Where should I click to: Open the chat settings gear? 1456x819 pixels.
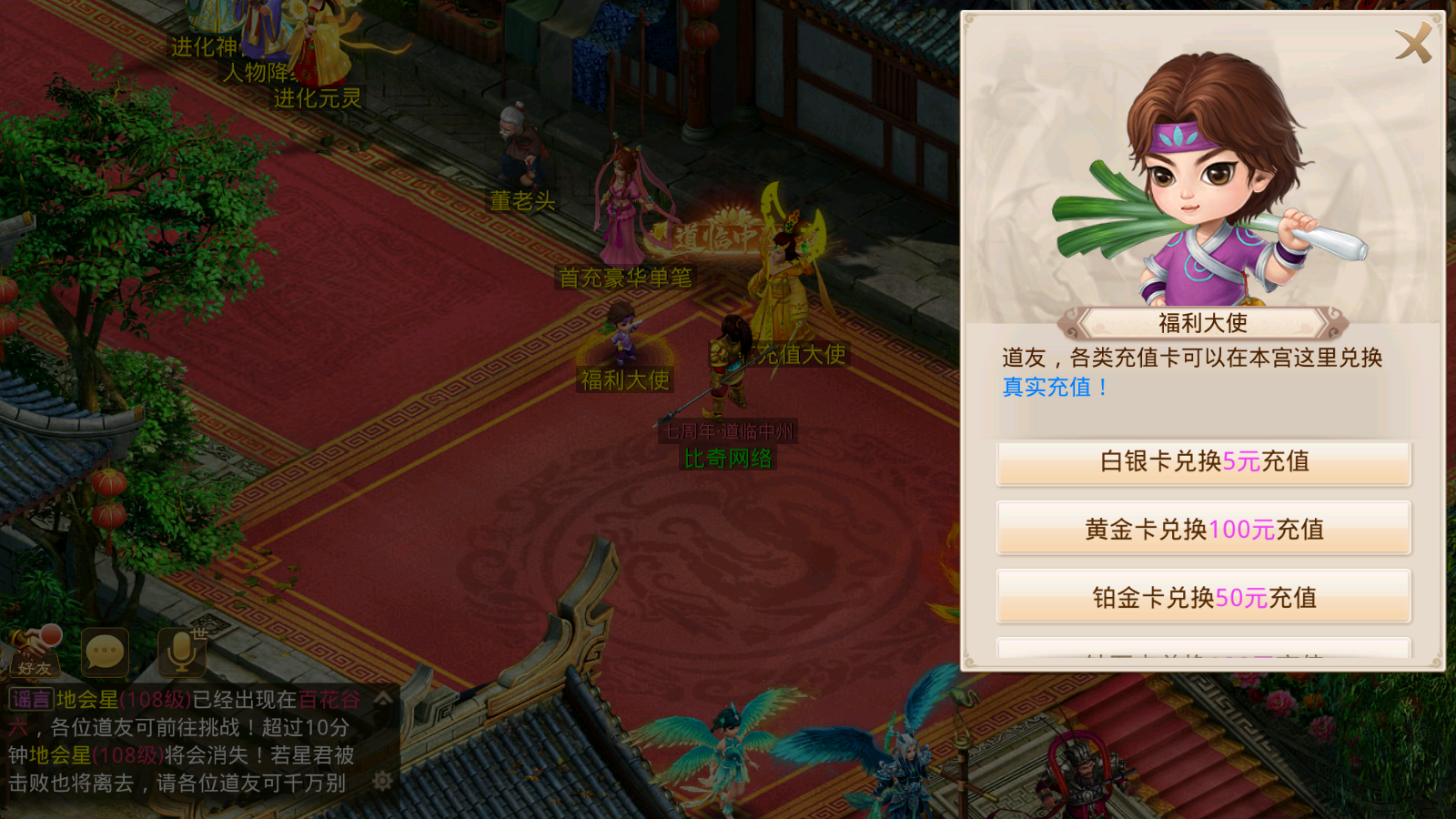[x=380, y=781]
